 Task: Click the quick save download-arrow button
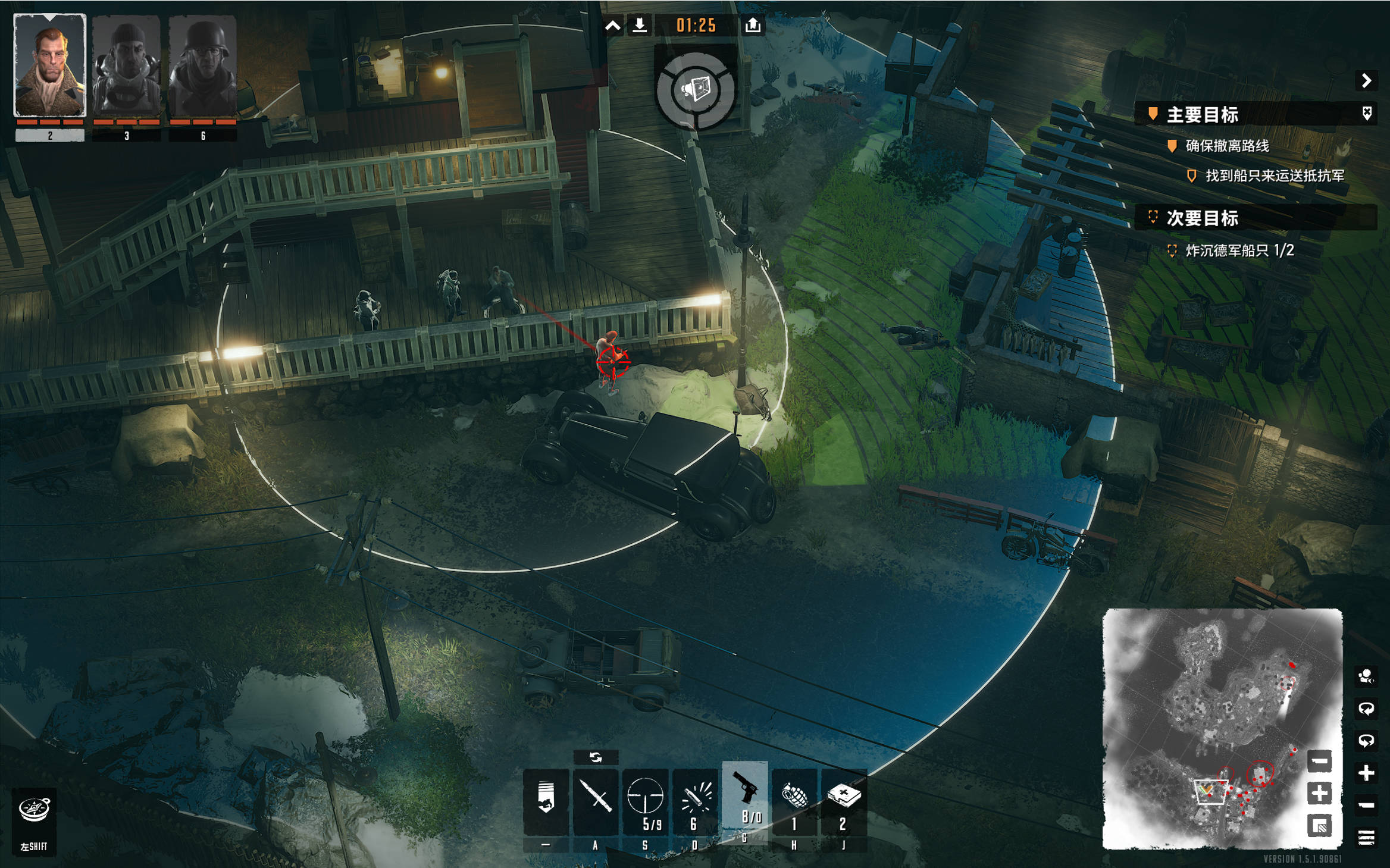[x=640, y=25]
